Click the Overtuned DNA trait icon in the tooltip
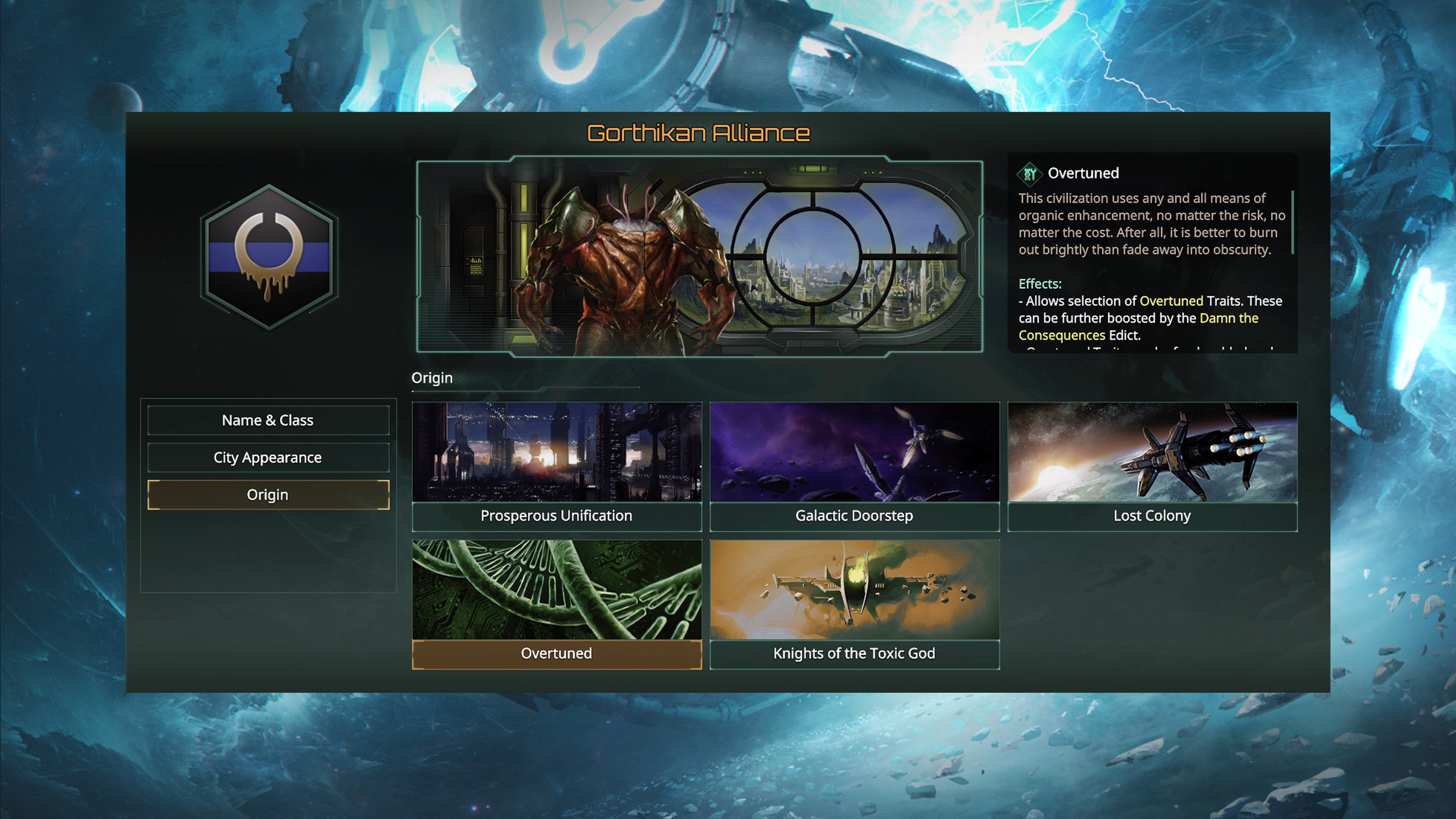This screenshot has height=819, width=1456. tap(1031, 175)
